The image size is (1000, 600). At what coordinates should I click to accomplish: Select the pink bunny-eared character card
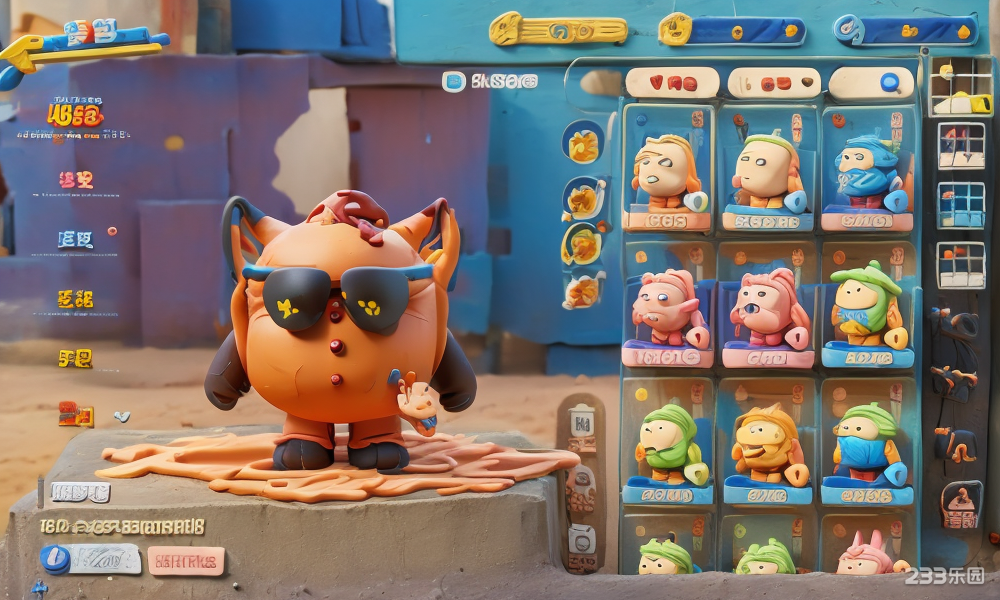(x=866, y=553)
